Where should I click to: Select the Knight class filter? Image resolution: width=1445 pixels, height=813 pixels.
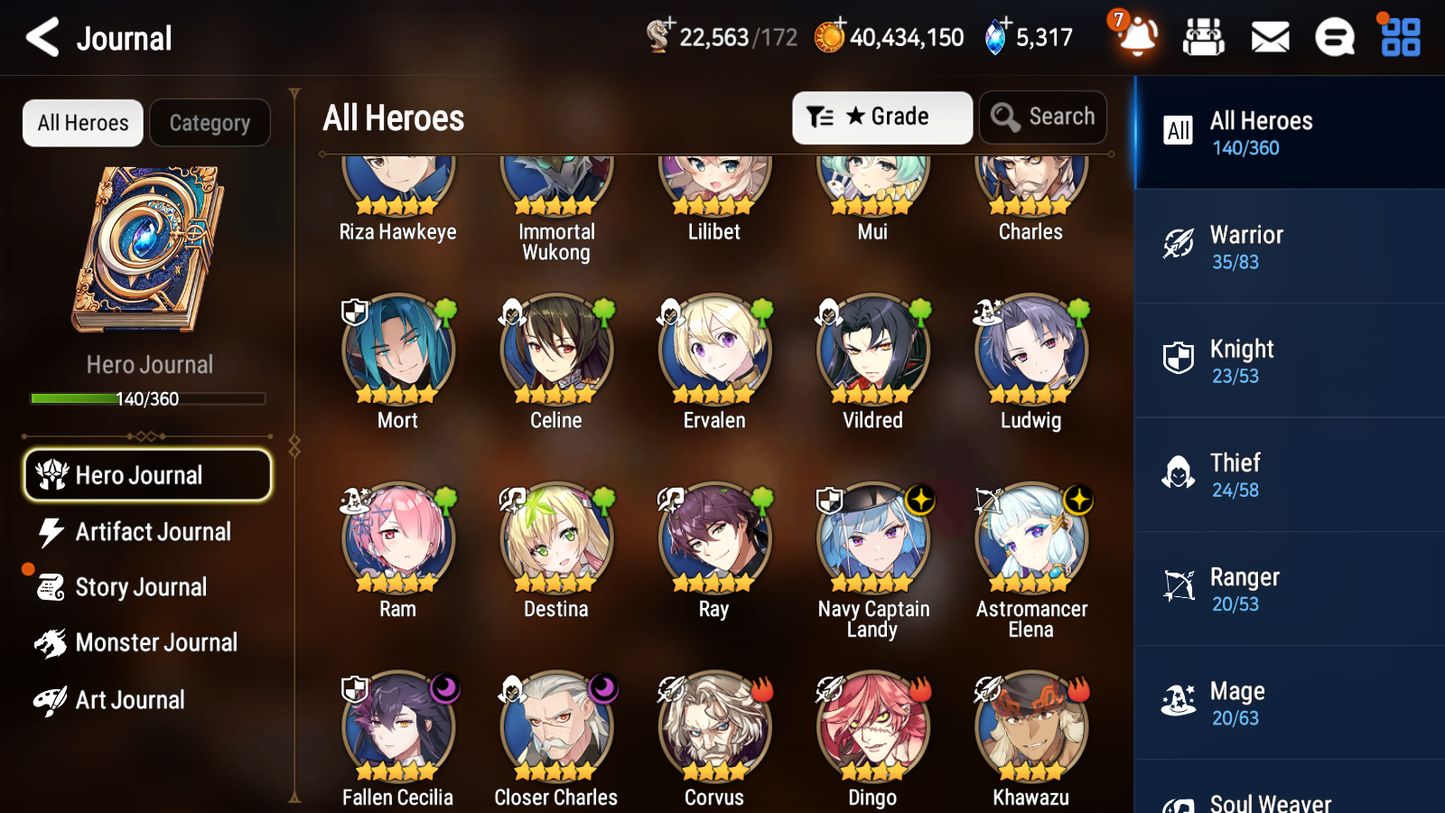coord(1289,360)
